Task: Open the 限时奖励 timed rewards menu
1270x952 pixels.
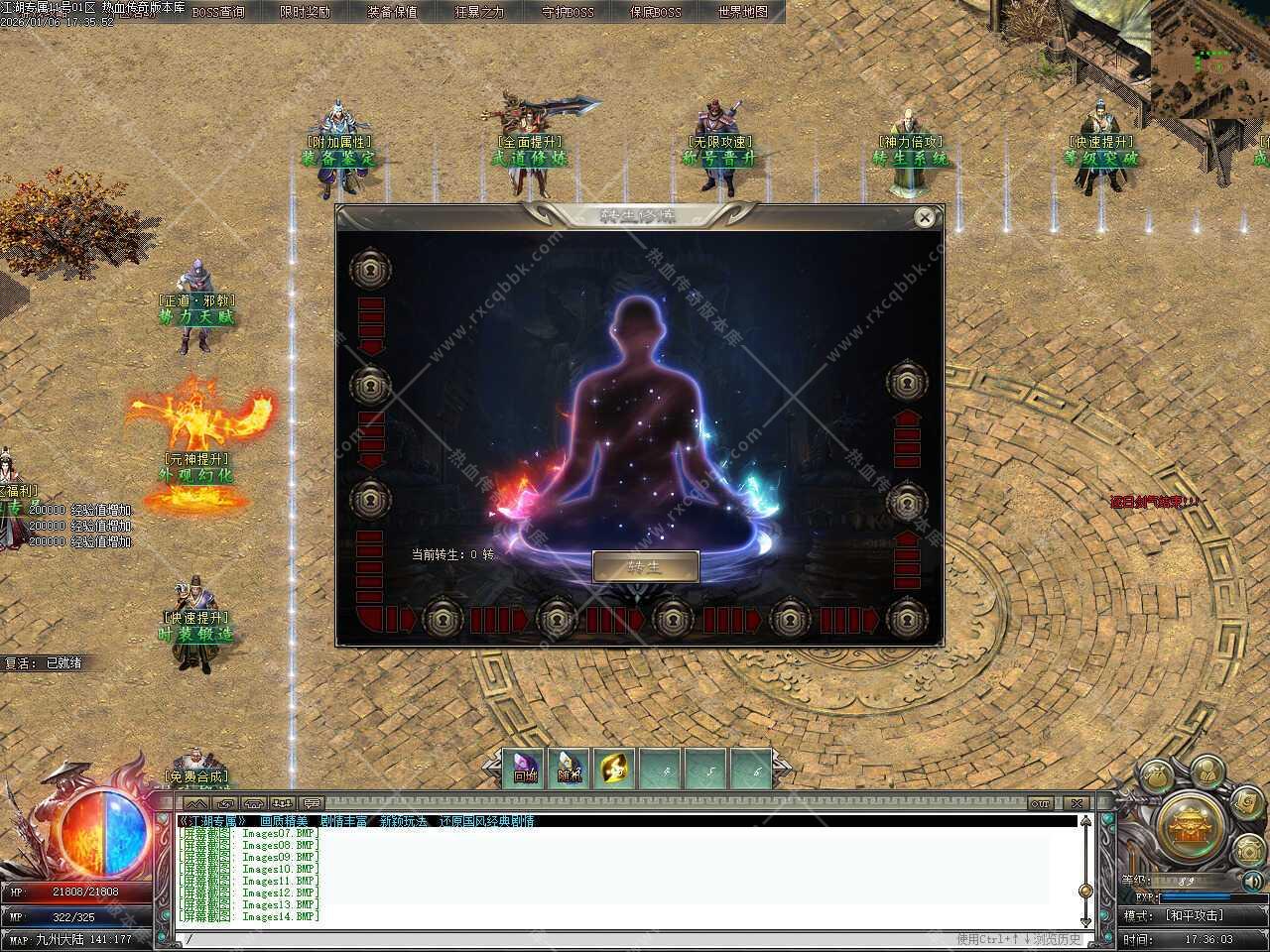Action: click(x=306, y=12)
